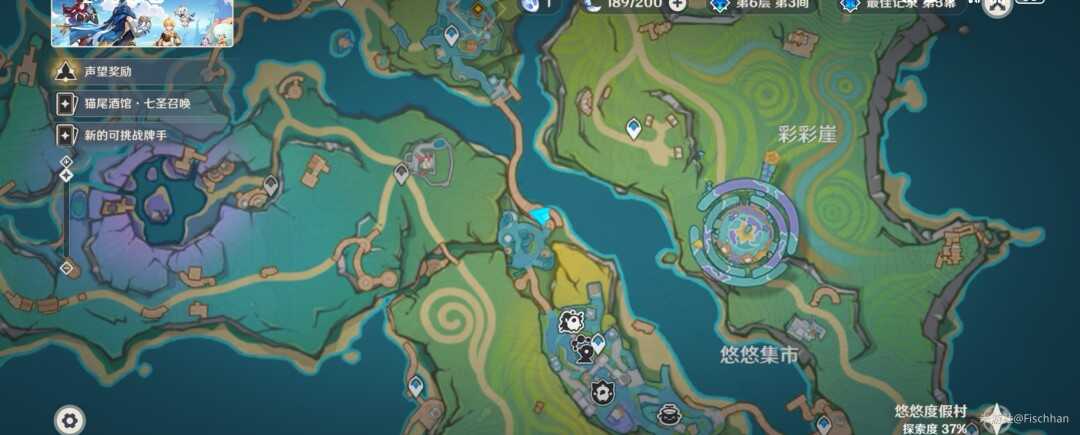Screen dimensions: 1080x435
Task: Open map settings gear button
Action: (x=69, y=420)
